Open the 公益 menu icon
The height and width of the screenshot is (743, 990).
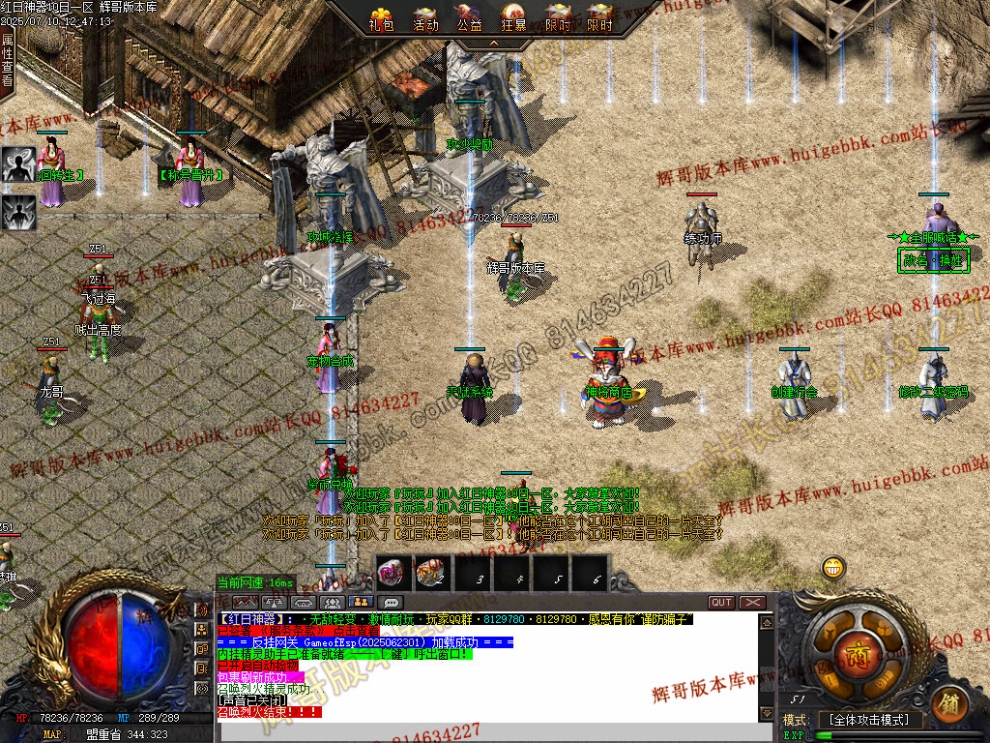tap(469, 19)
